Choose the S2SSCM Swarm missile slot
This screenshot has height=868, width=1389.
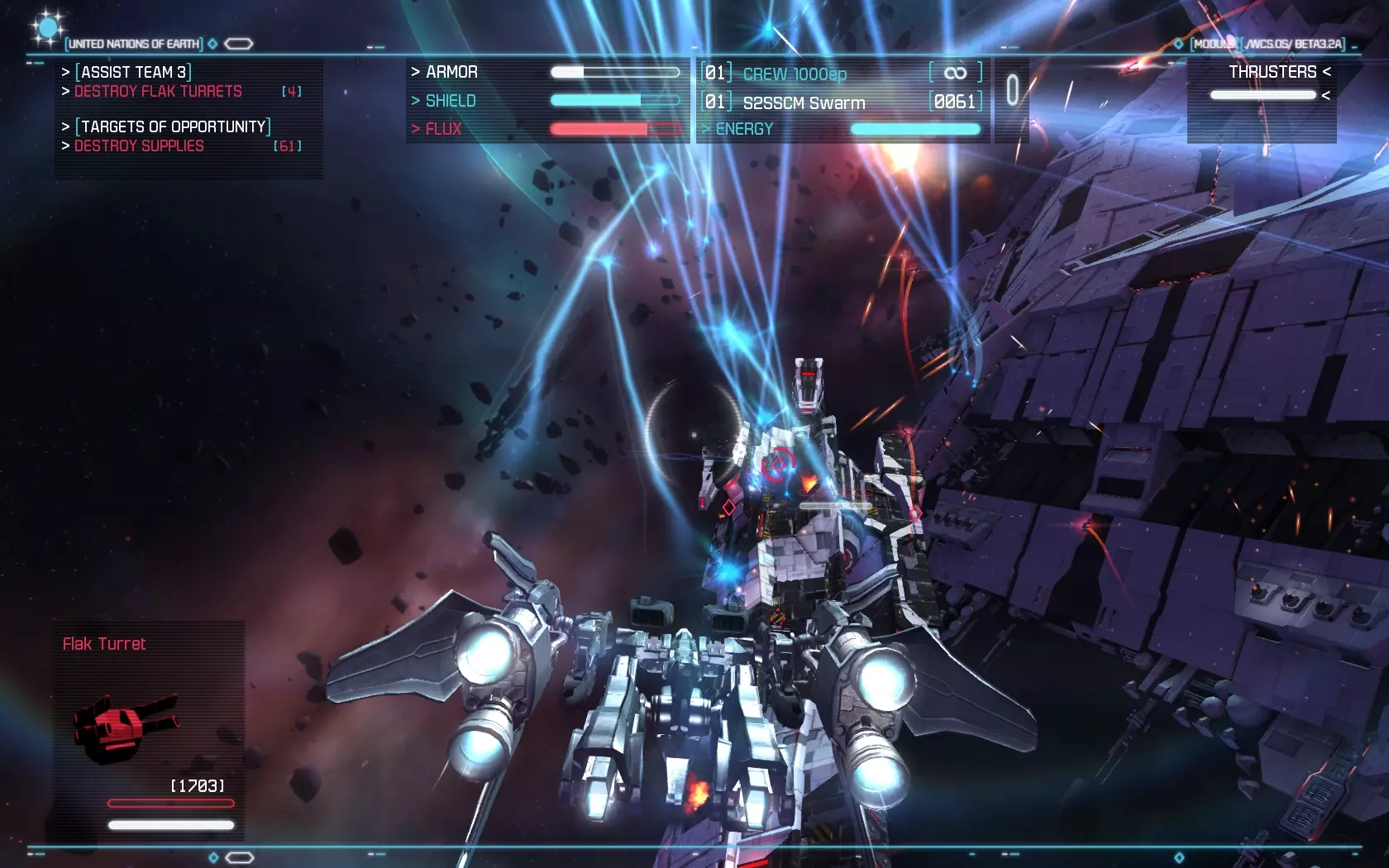804,103
